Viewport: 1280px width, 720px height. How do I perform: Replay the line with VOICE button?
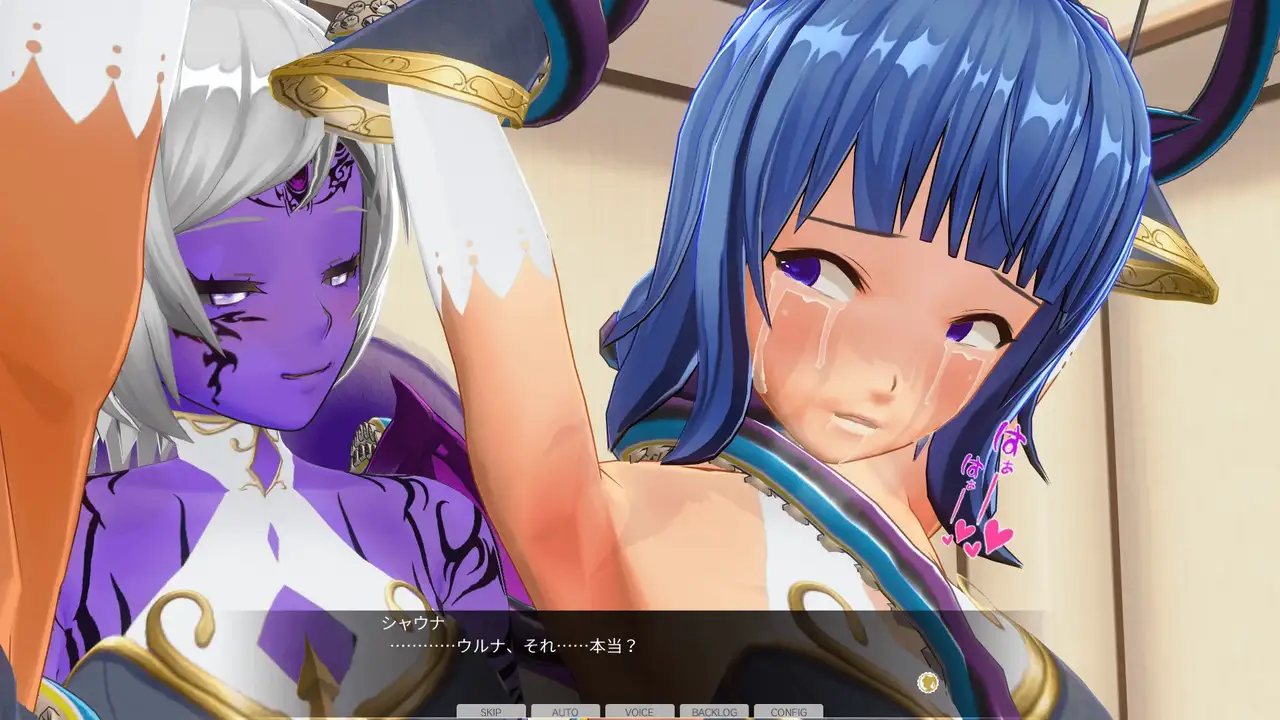point(639,712)
